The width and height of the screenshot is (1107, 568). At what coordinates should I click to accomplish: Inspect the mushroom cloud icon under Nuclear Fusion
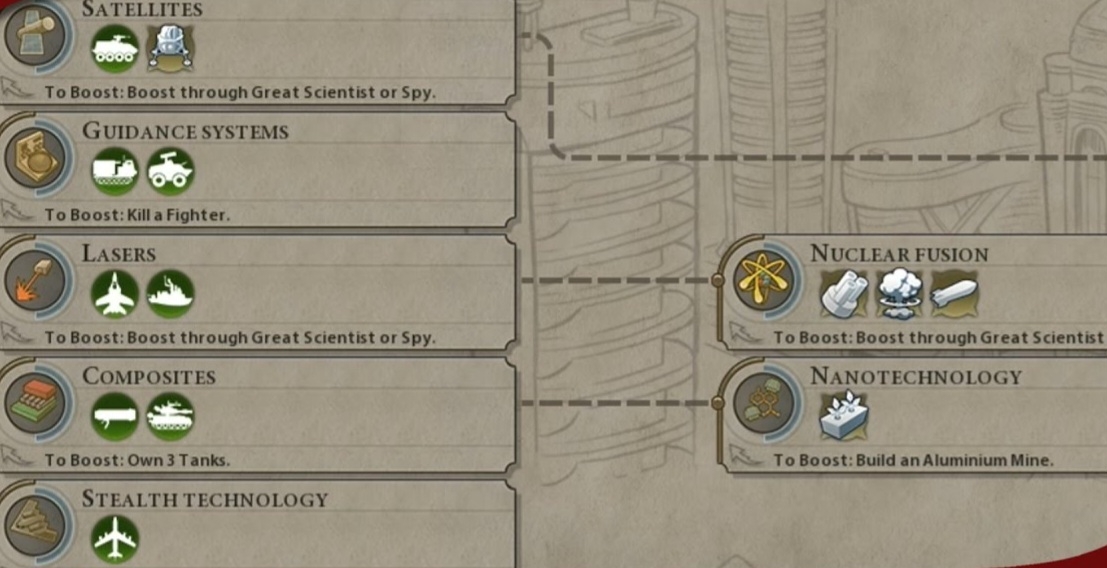tap(899, 295)
